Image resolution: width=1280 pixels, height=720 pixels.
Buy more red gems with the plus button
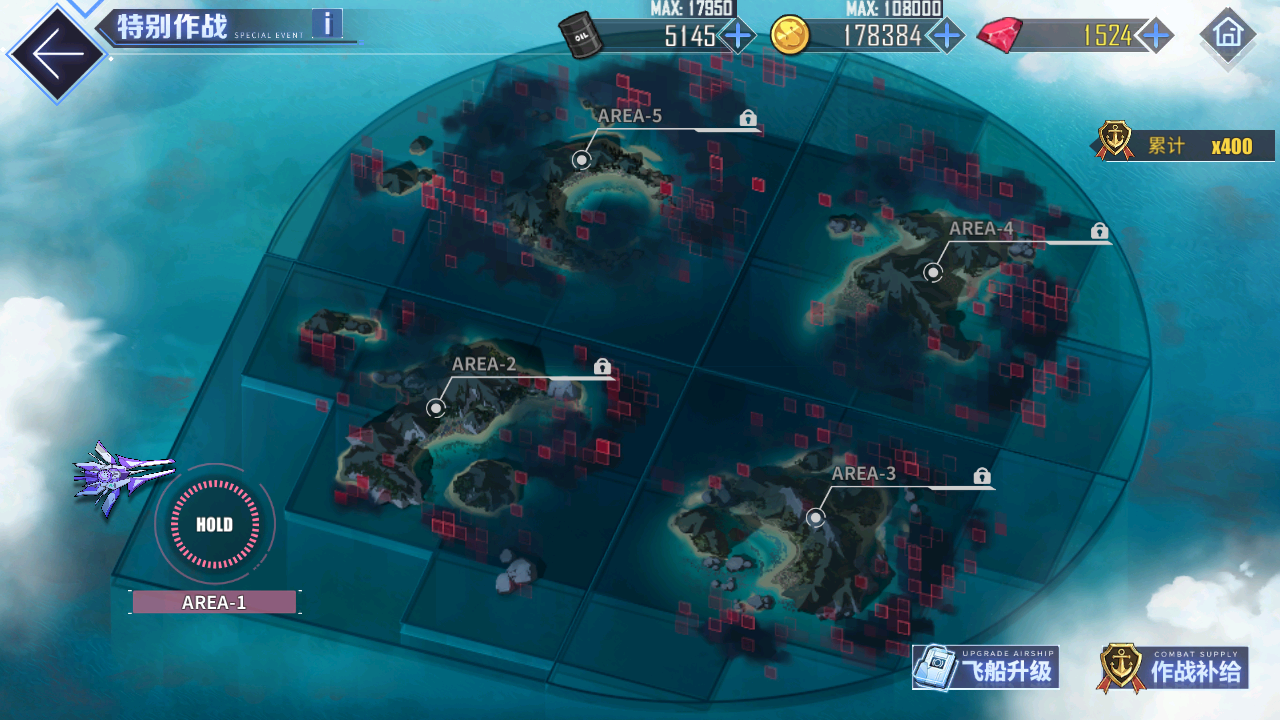pos(1155,36)
